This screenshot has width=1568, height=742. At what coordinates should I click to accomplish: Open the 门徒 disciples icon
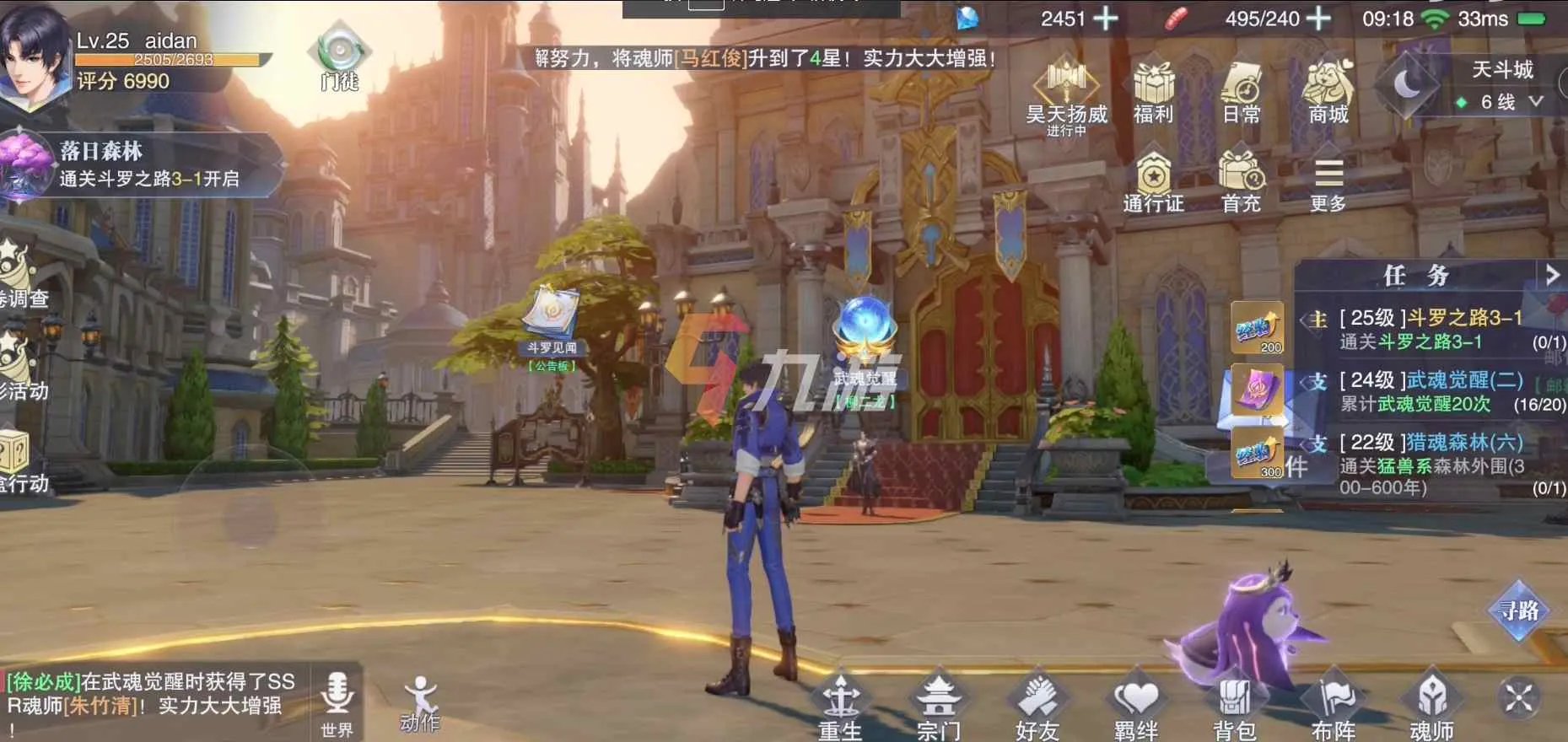pyautogui.click(x=339, y=57)
